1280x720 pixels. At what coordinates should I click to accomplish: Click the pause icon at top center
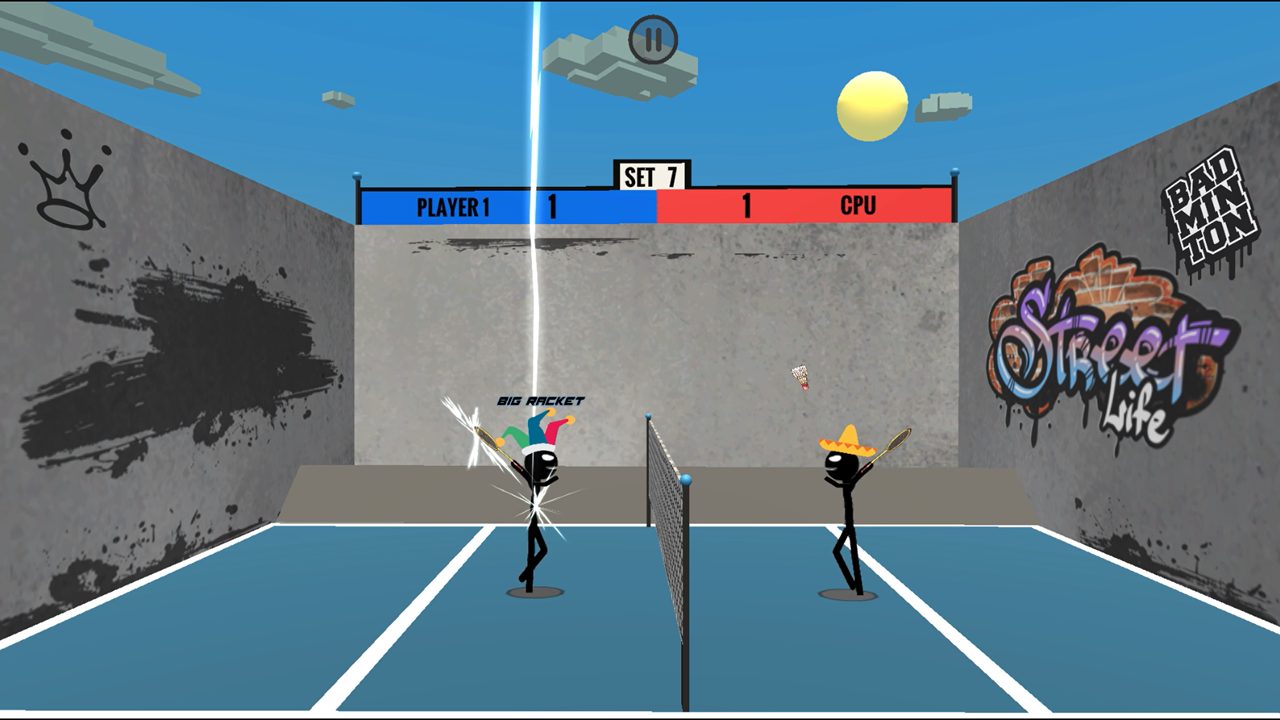[653, 36]
